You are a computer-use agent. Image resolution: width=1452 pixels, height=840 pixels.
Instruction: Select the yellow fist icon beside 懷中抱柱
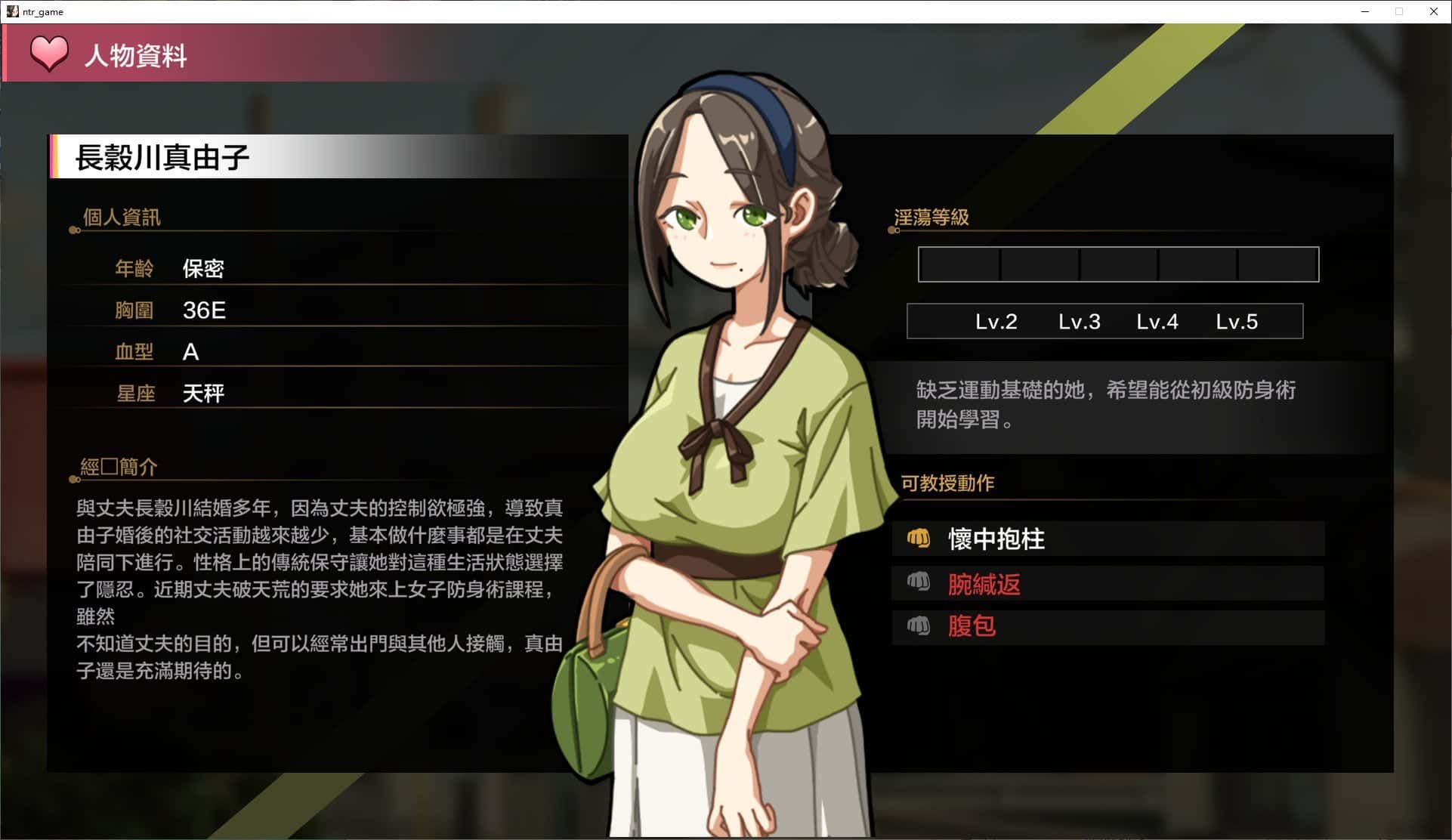tap(919, 539)
